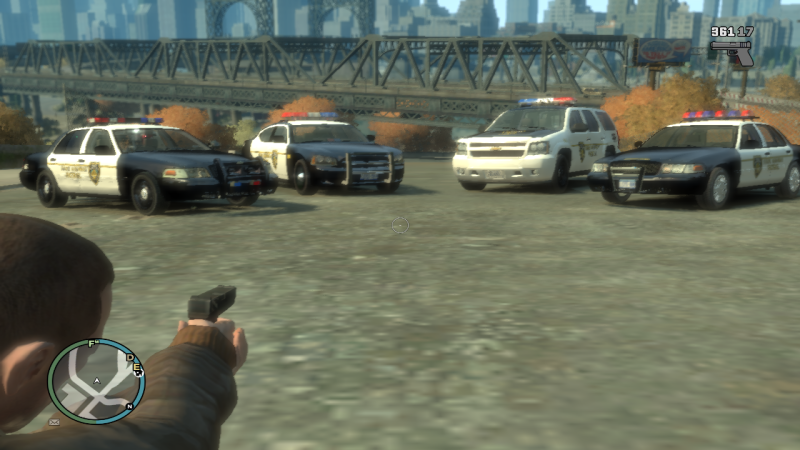Choose the E marker on the radar
The image size is (800, 450).
(138, 369)
